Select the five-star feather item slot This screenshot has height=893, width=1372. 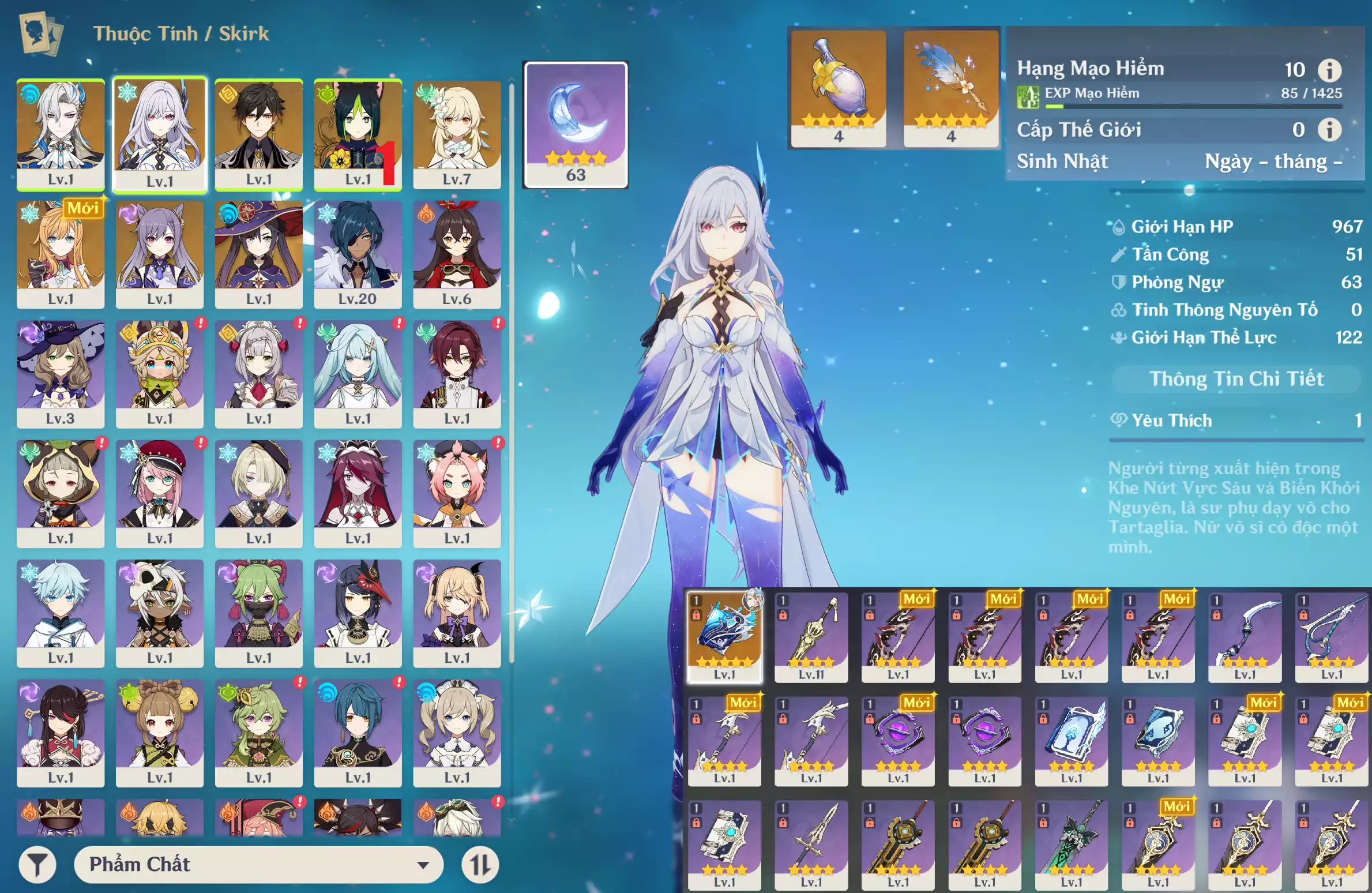(950, 88)
